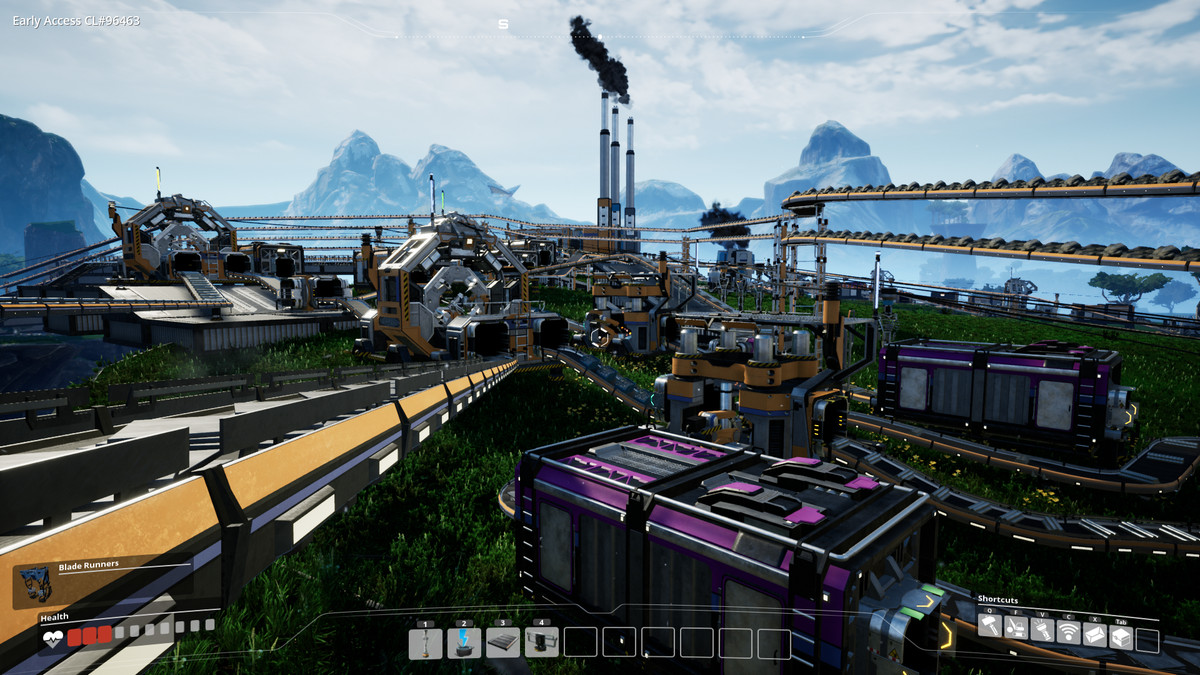Open the ingot-shaped shortcut icon
The image size is (1200, 675).
pyautogui.click(x=1094, y=635)
